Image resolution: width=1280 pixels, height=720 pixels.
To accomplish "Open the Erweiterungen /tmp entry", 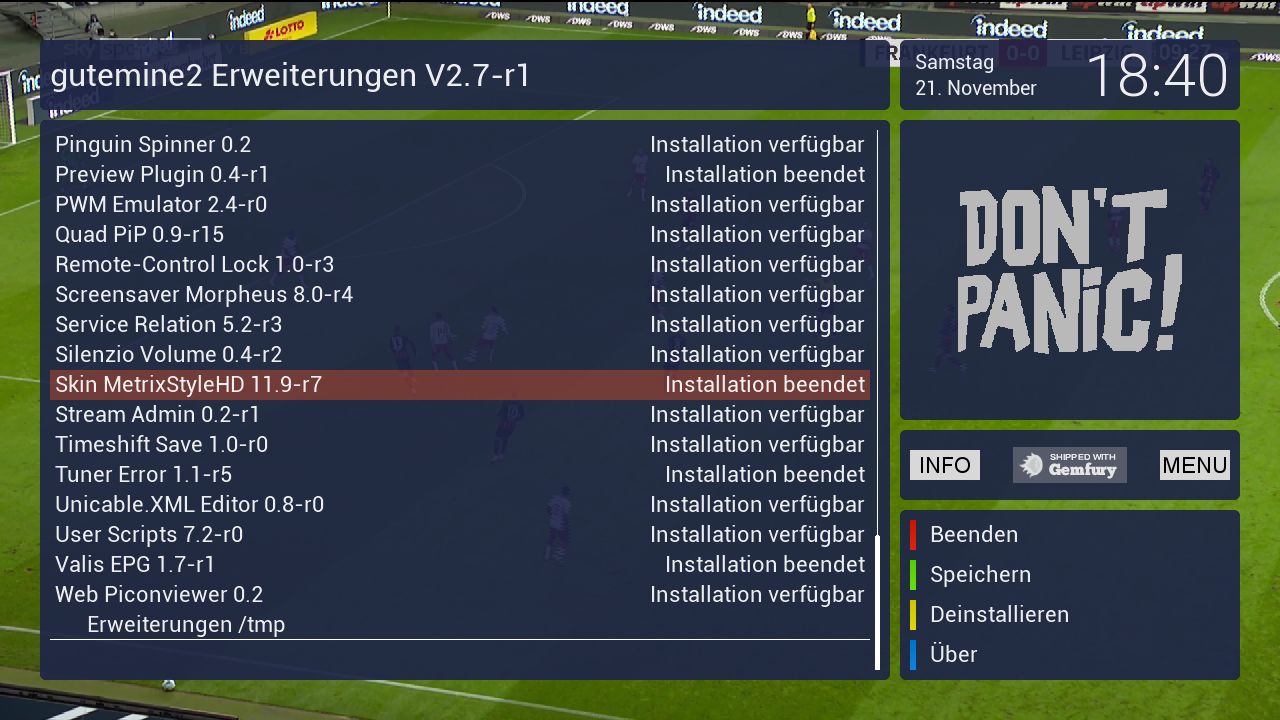I will [x=186, y=625].
